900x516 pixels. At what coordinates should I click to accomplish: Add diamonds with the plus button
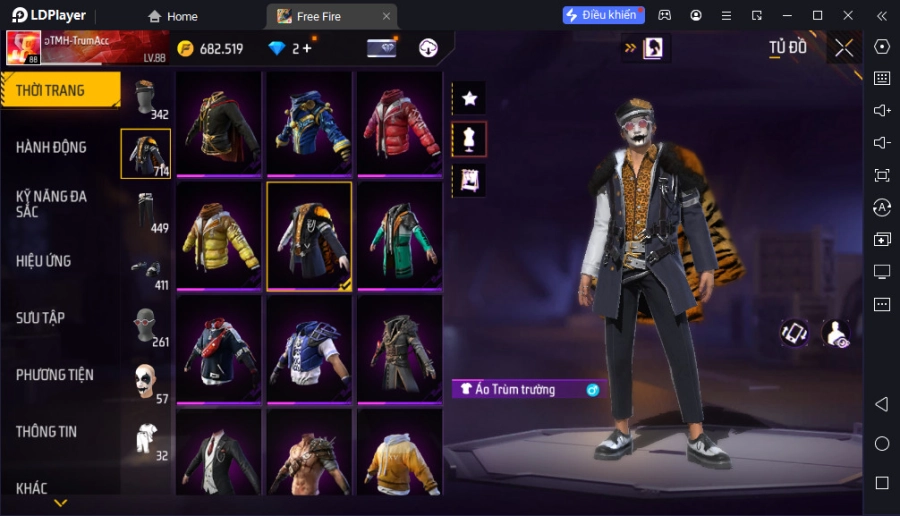point(306,48)
